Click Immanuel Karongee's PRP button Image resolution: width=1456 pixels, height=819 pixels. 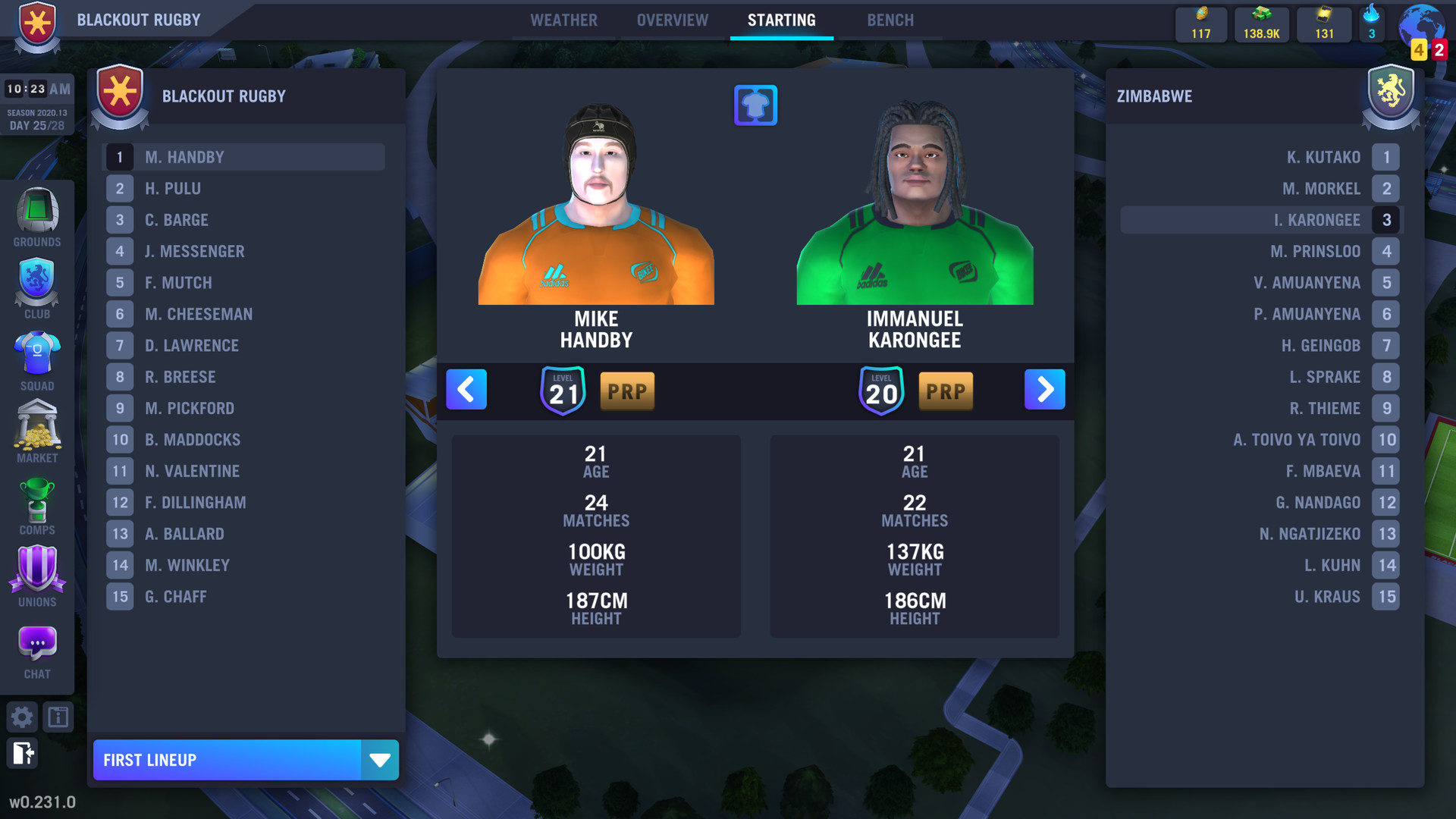946,391
